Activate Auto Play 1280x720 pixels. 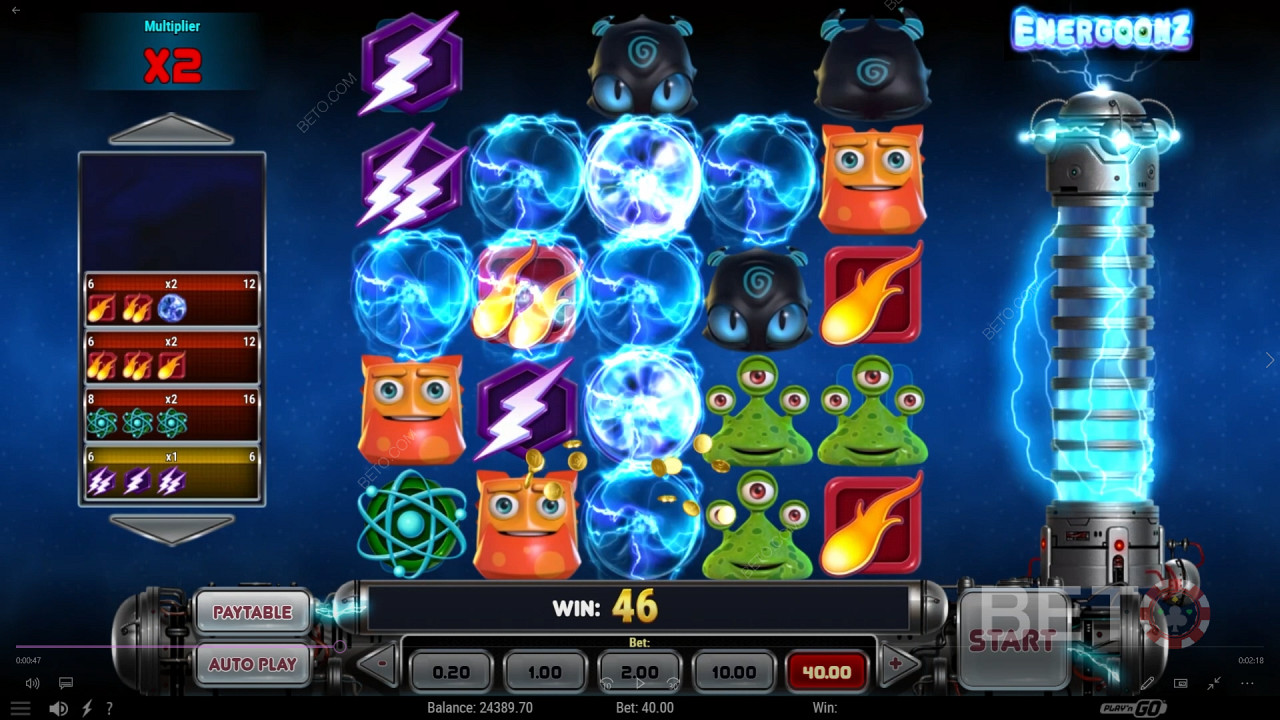252,664
